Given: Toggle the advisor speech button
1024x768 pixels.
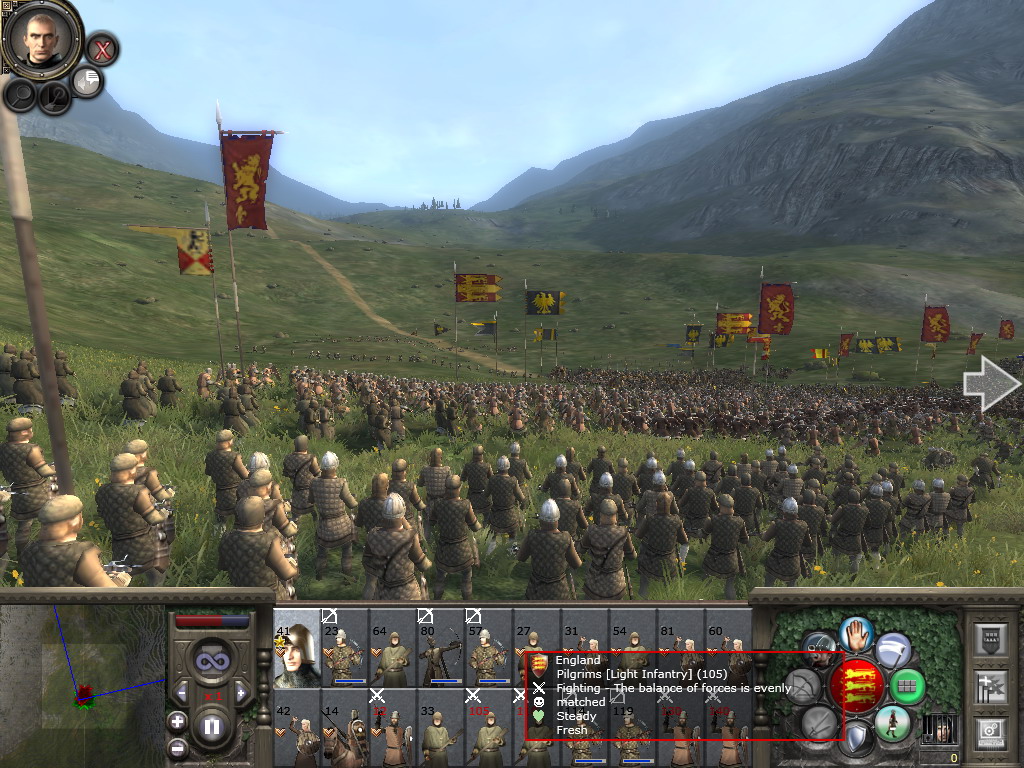Looking at the screenshot, I should tap(87, 81).
